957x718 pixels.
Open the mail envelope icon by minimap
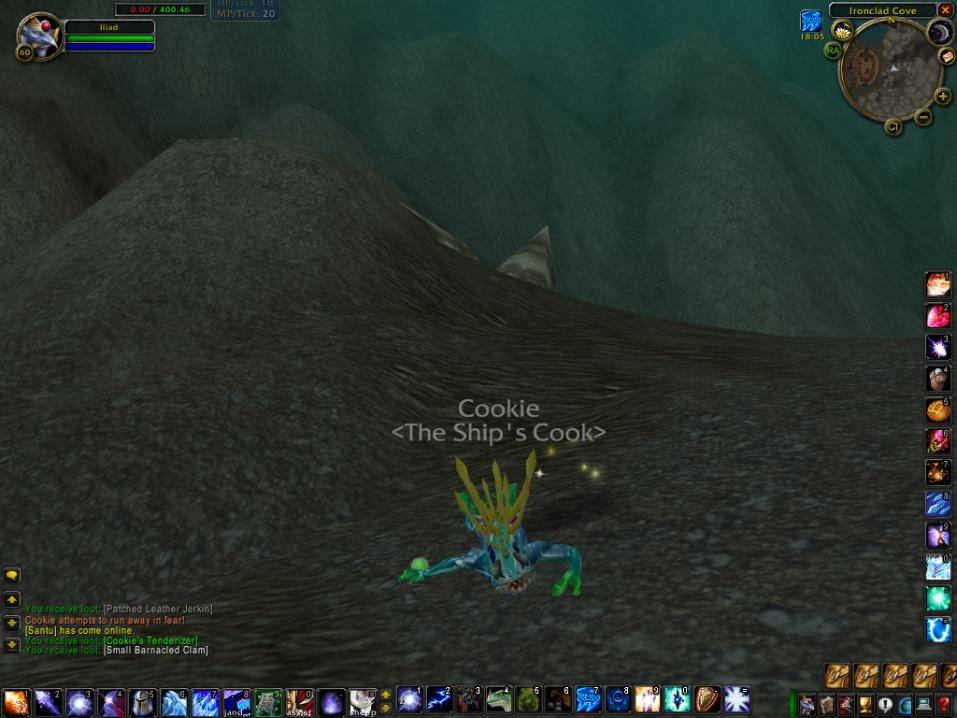click(946, 57)
